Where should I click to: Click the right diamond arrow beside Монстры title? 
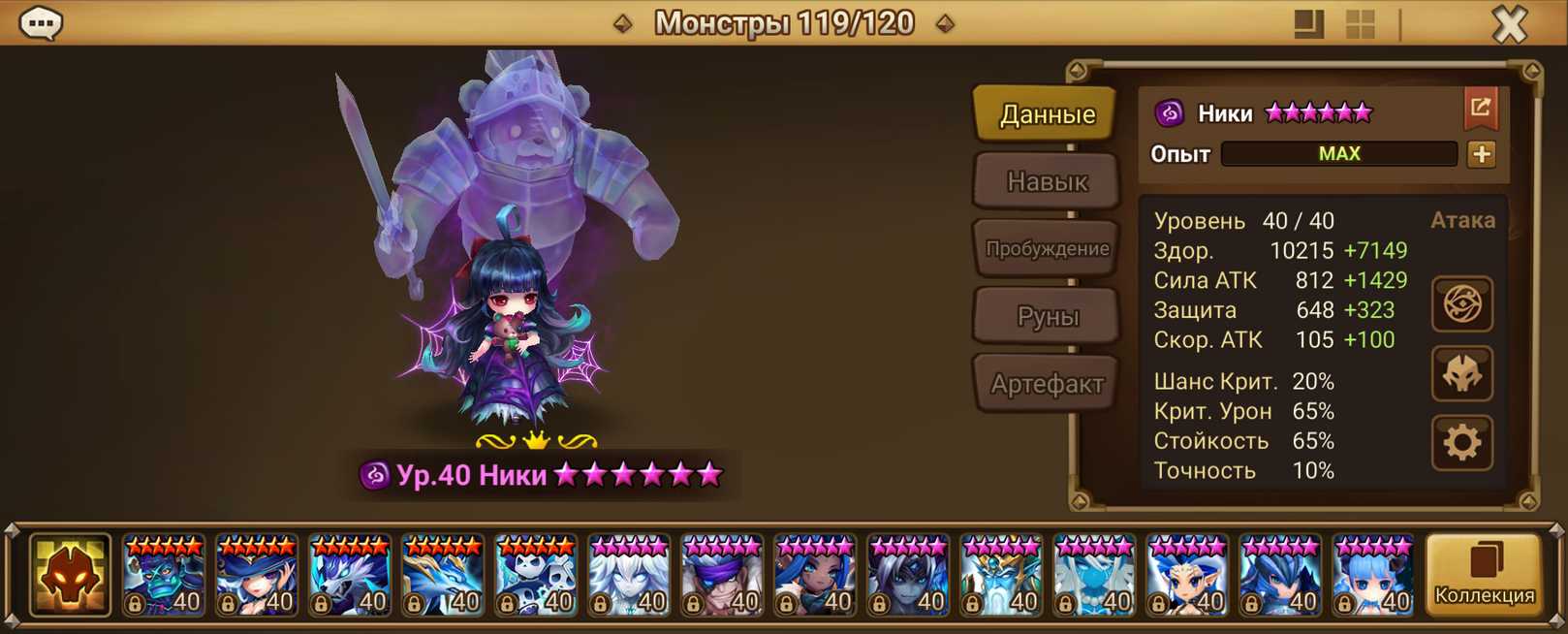[945, 23]
